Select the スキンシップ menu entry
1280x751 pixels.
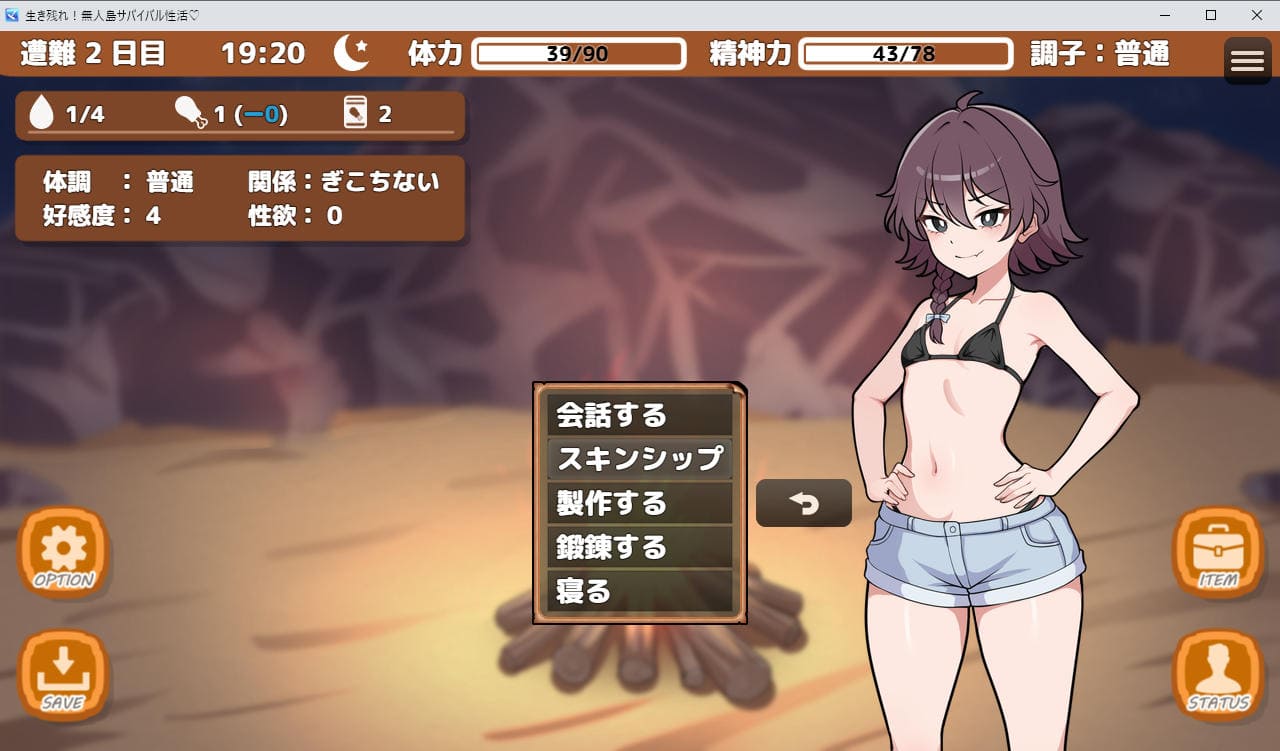[639, 459]
